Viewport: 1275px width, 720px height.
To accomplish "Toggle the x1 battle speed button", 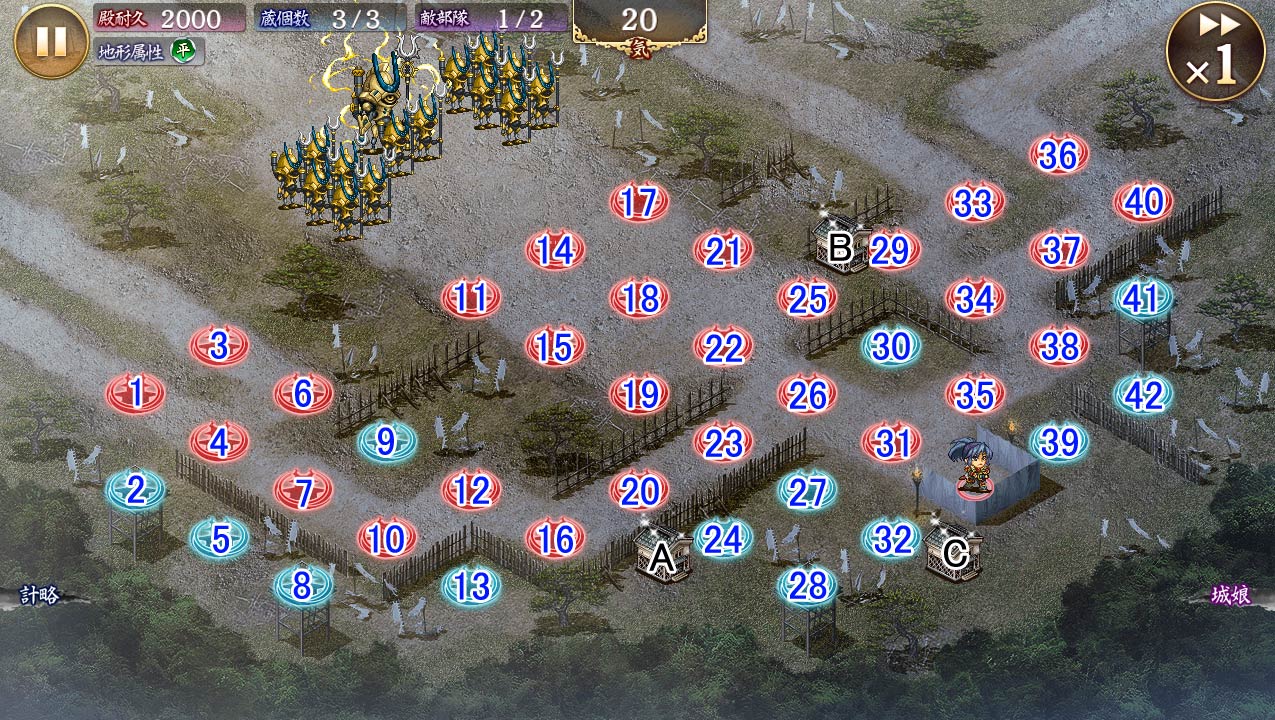I will tap(1214, 53).
